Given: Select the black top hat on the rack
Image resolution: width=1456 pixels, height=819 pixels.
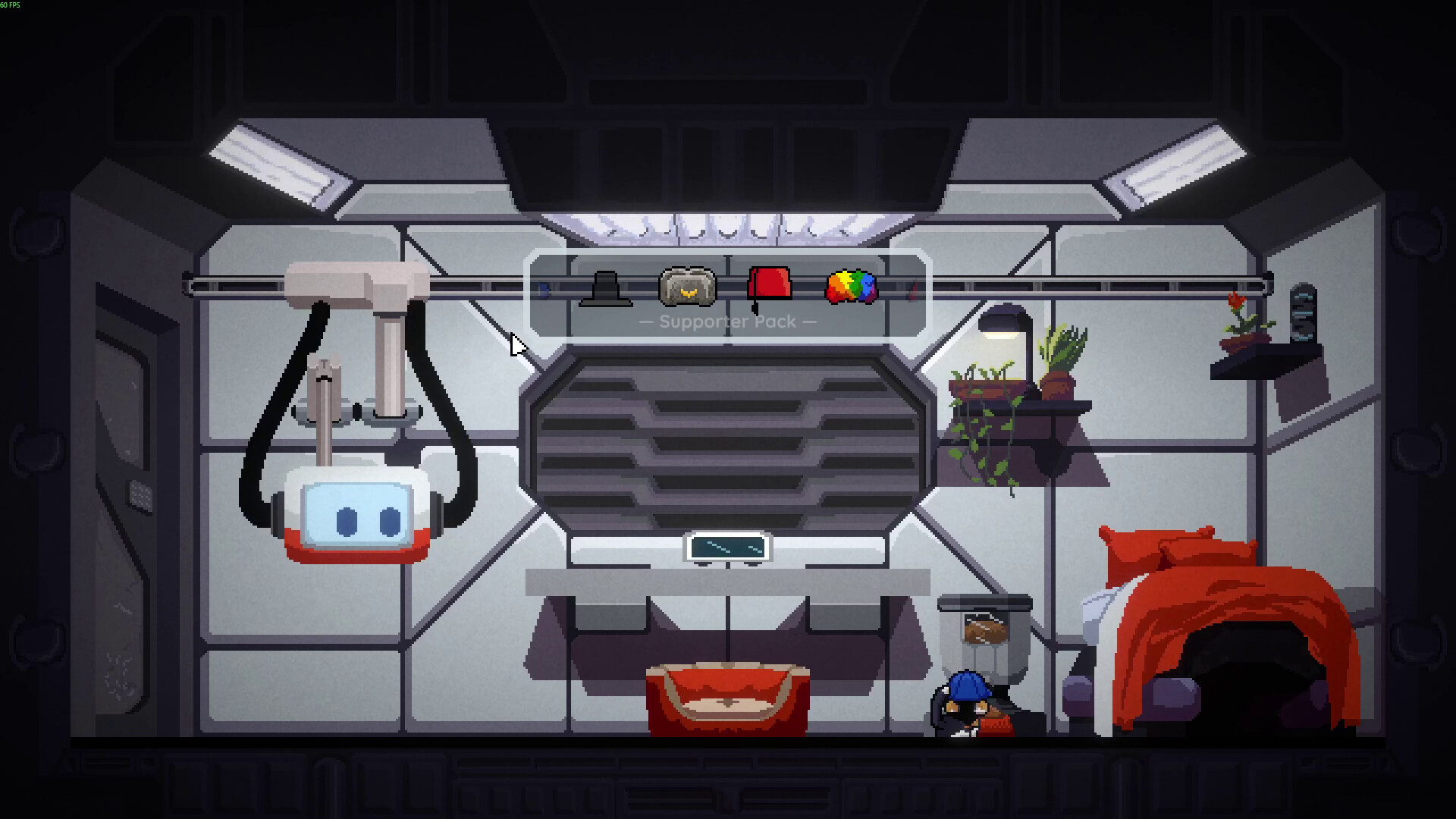Looking at the screenshot, I should (x=607, y=290).
